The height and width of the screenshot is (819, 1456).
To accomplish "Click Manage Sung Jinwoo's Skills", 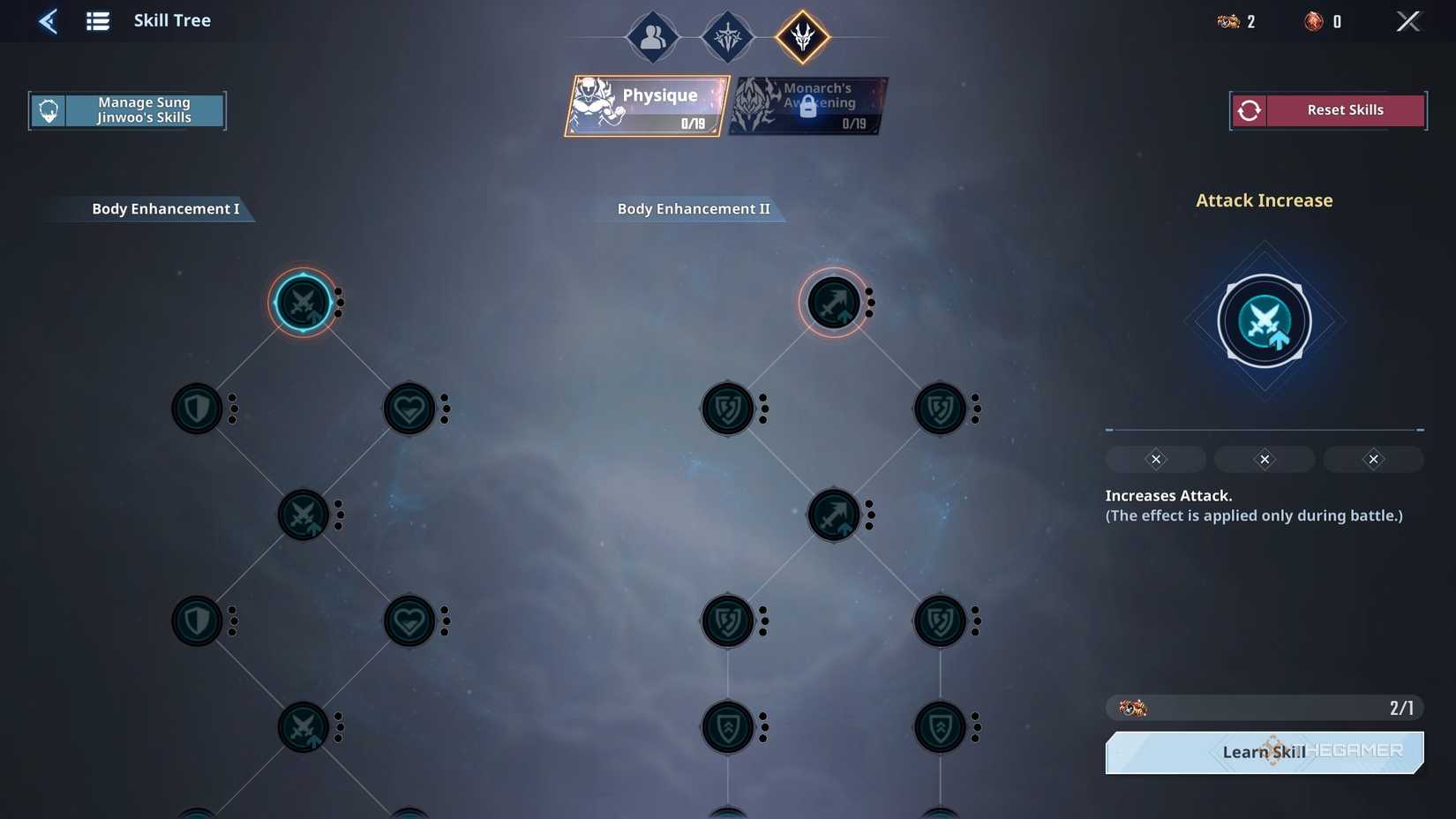I will pos(127,109).
